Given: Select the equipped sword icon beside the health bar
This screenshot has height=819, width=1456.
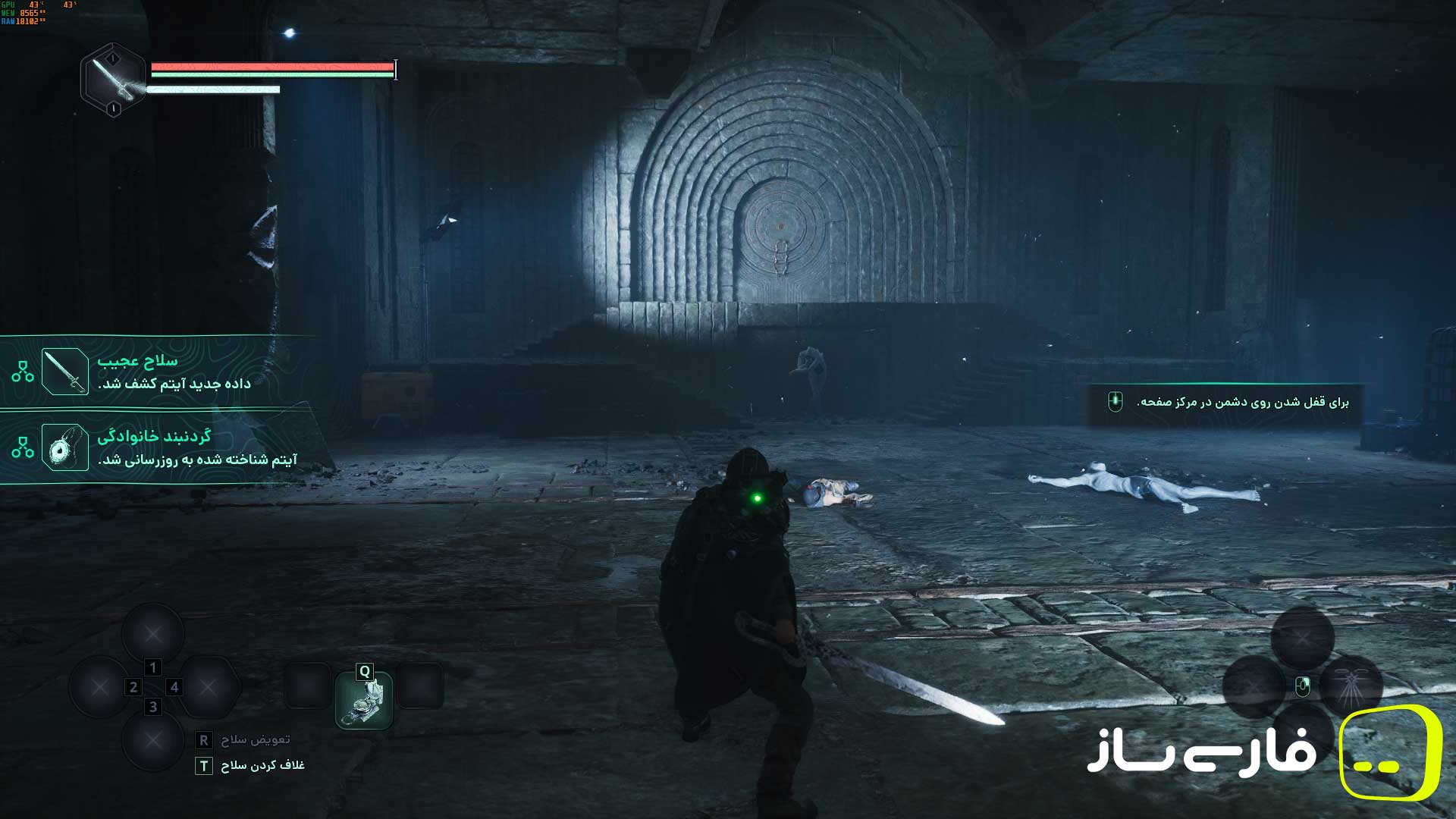Looking at the screenshot, I should (113, 80).
